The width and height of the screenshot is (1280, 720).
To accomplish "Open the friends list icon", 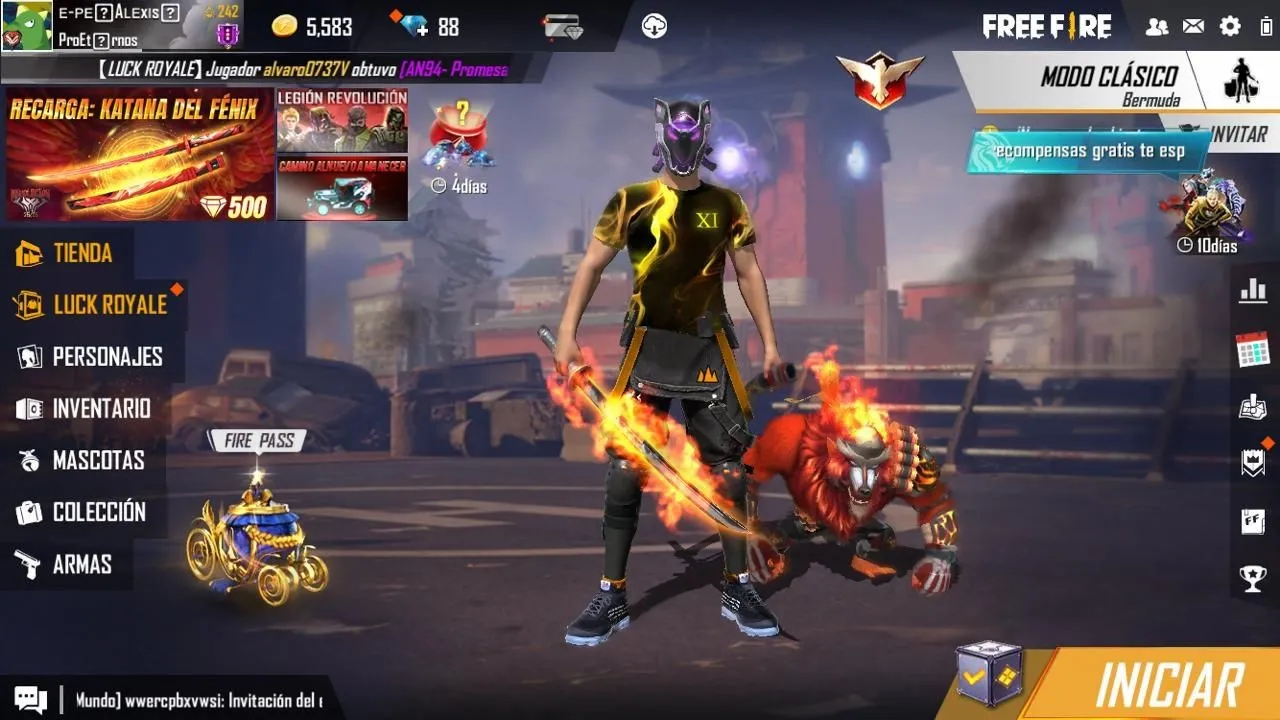I will pyautogui.click(x=1157, y=27).
